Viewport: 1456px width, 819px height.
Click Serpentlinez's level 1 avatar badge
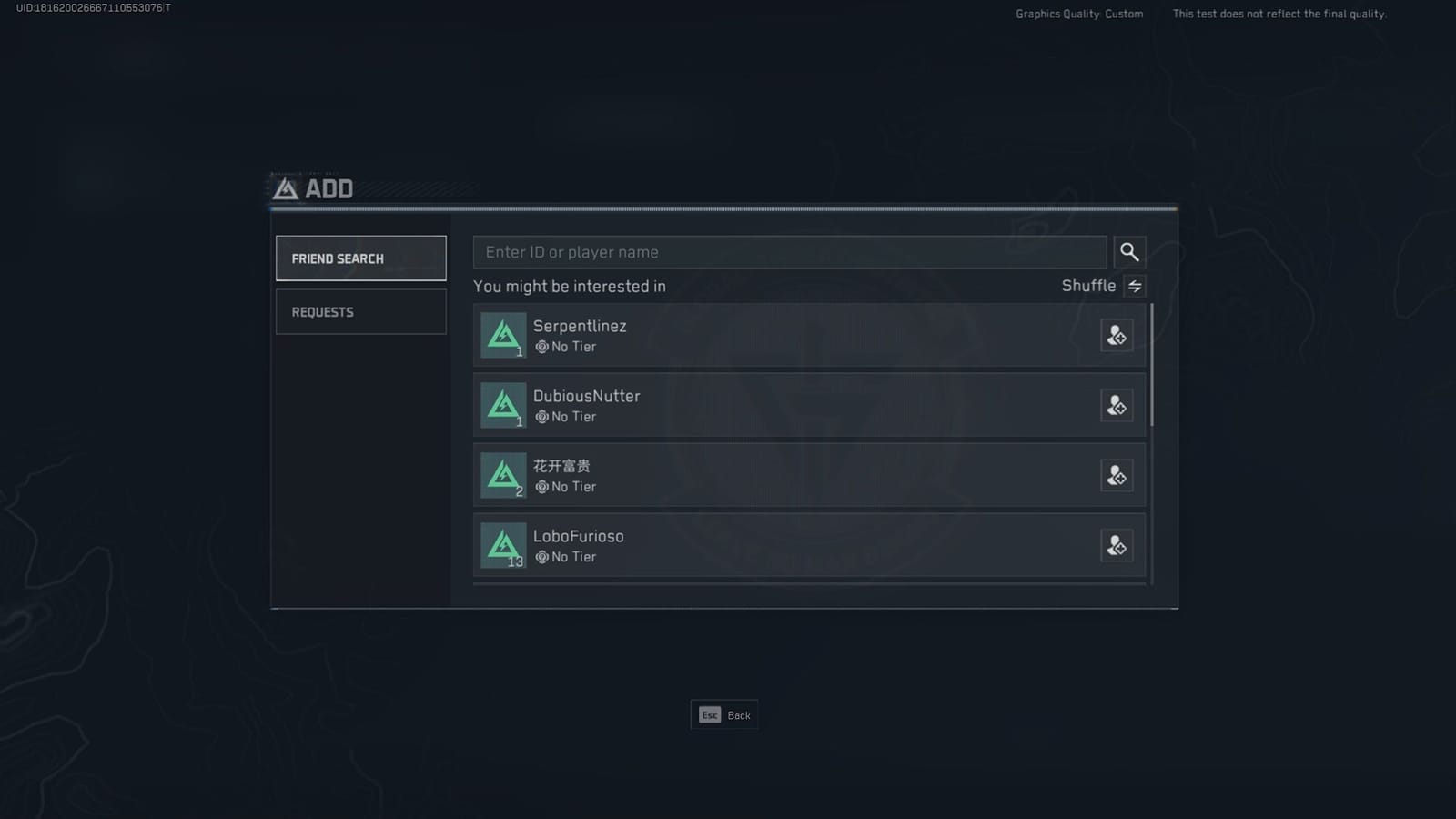point(502,335)
